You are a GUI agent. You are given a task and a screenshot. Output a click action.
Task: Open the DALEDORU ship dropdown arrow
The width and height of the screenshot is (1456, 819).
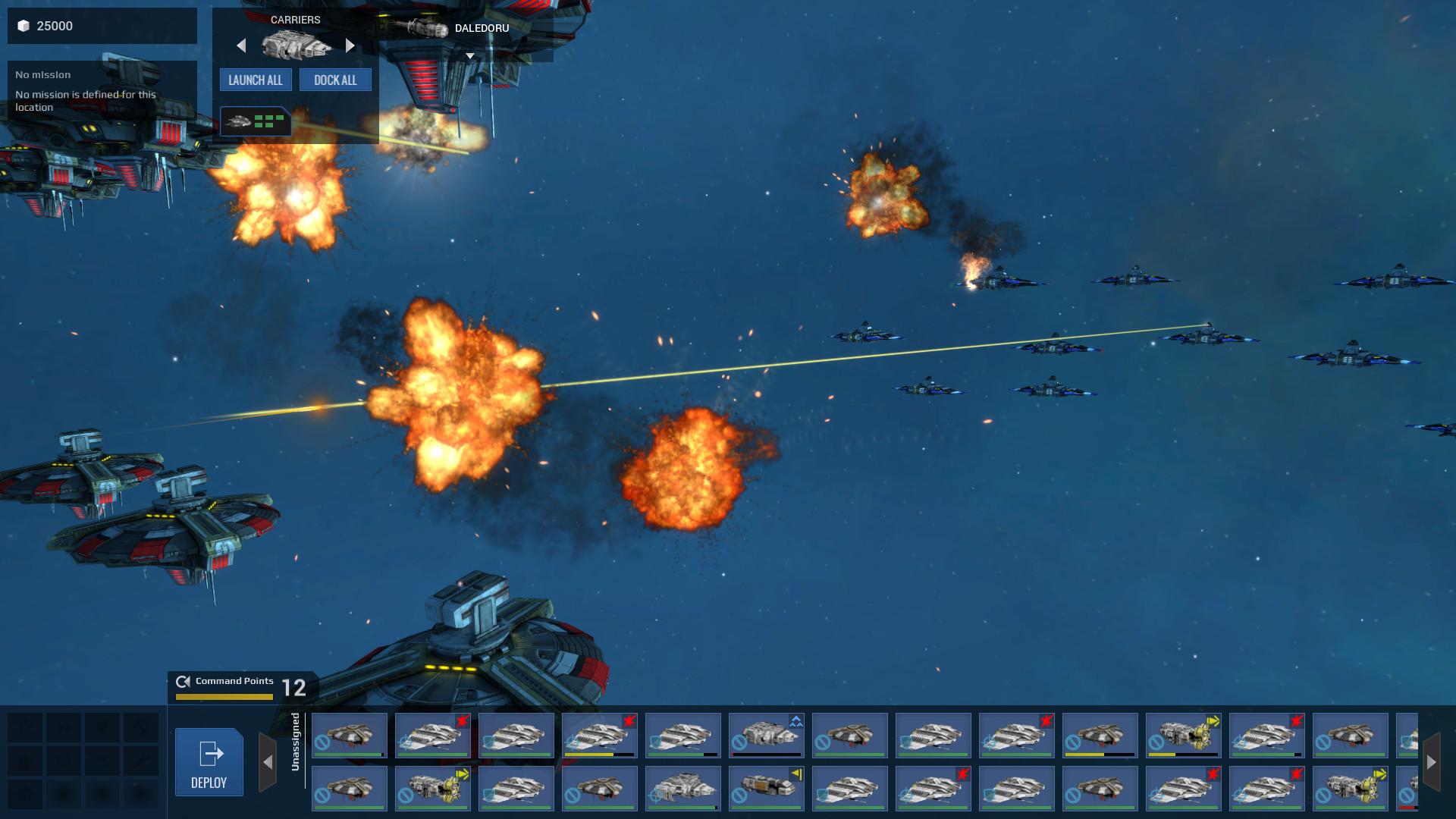[469, 55]
